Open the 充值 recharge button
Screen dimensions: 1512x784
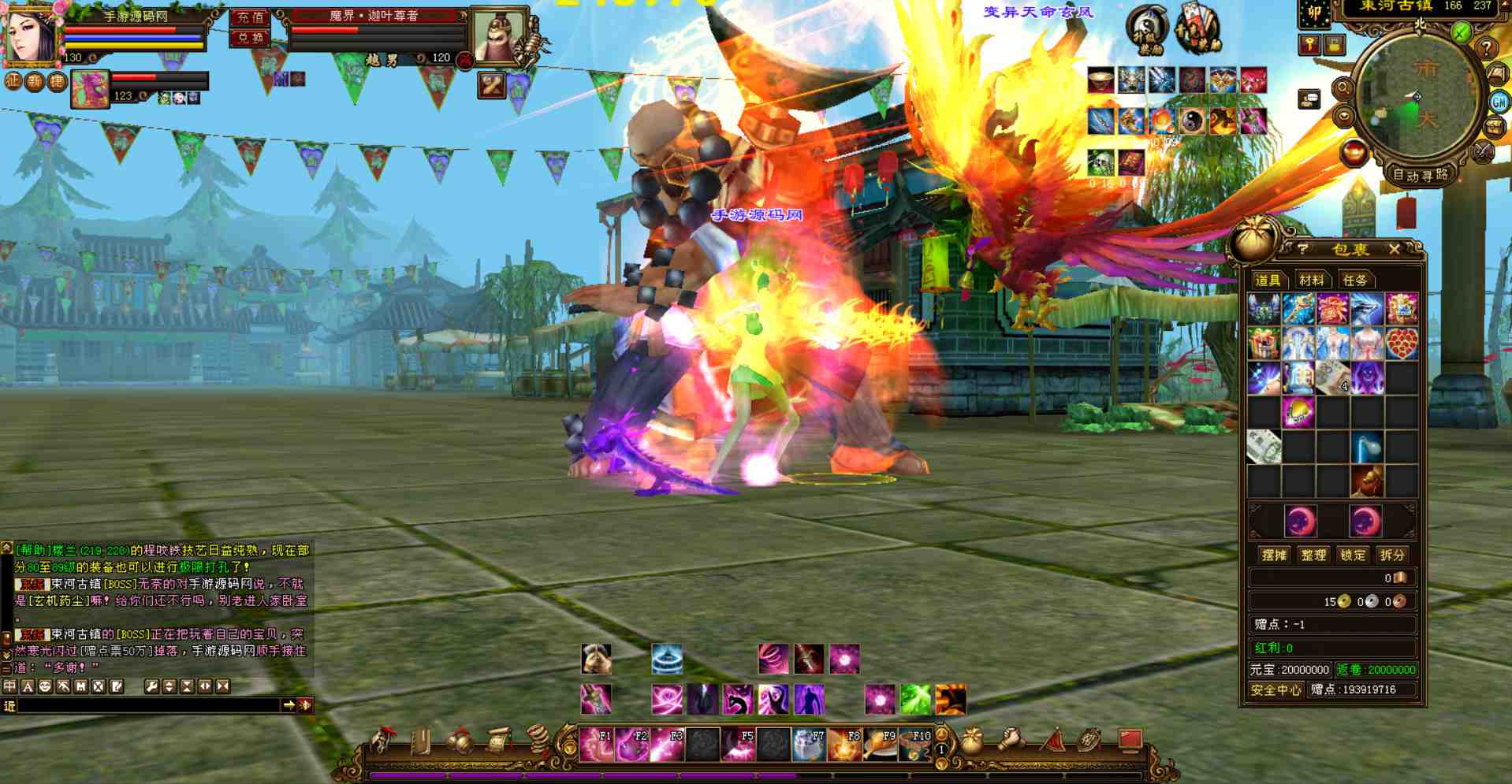click(x=250, y=17)
